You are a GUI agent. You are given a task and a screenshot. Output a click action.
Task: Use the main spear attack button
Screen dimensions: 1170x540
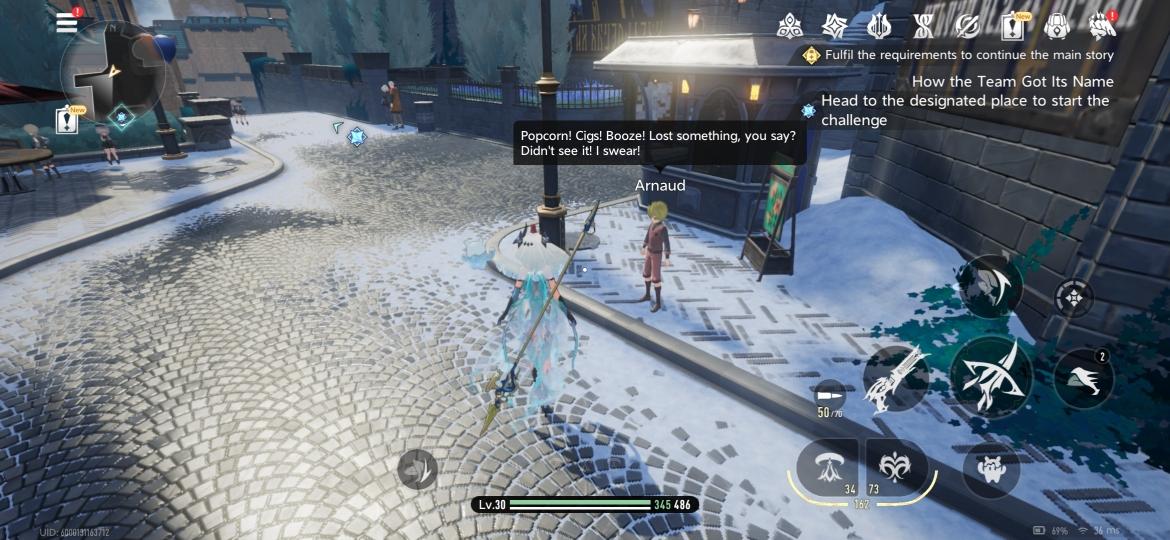990,375
